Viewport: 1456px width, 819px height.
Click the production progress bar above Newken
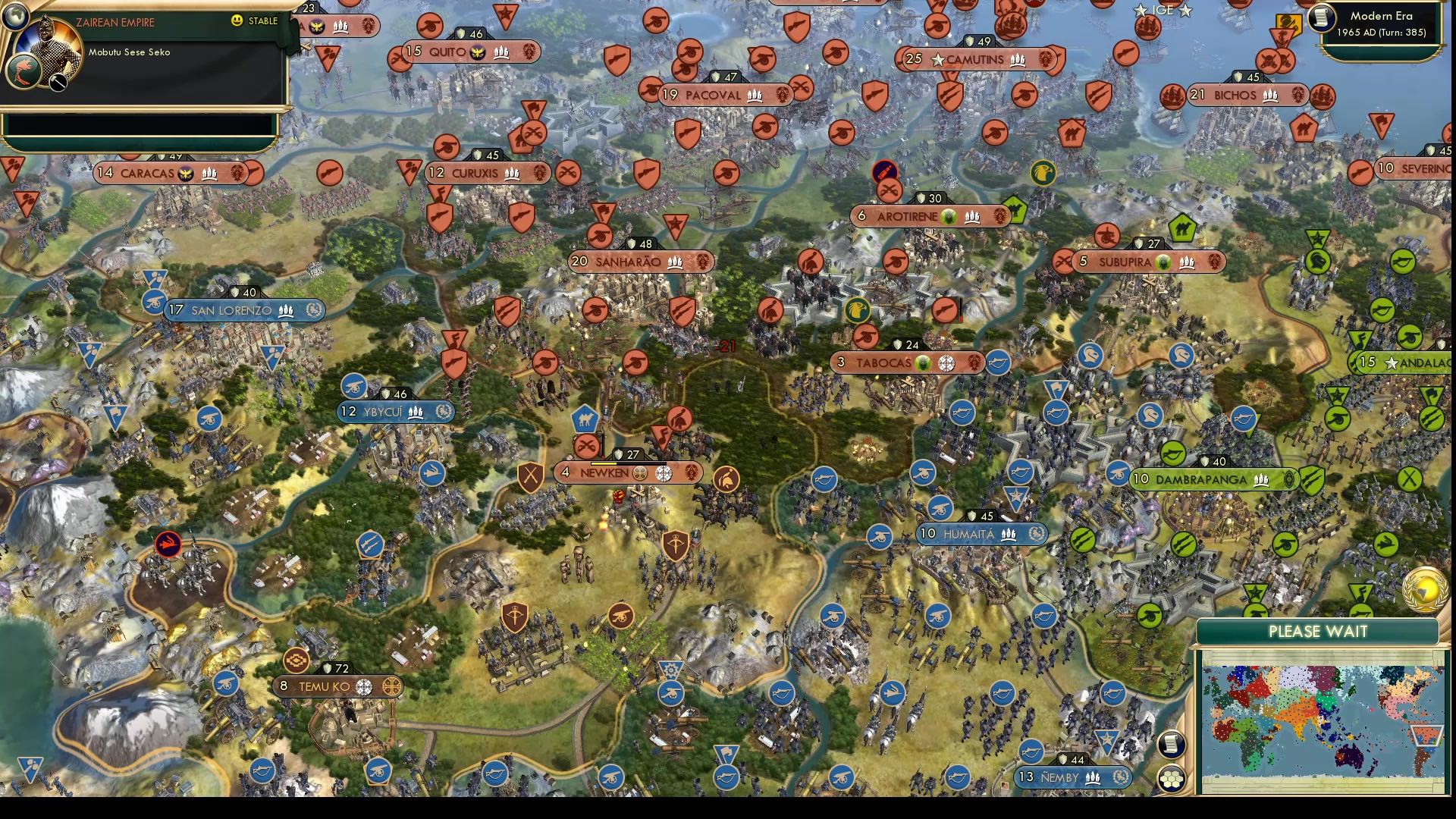pyautogui.click(x=629, y=463)
